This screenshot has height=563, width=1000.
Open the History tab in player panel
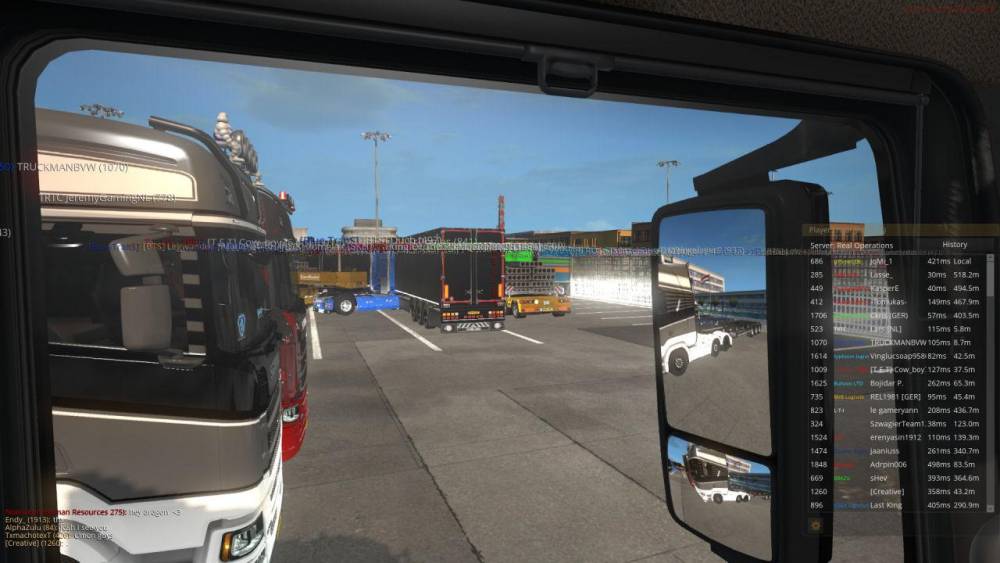[954, 244]
